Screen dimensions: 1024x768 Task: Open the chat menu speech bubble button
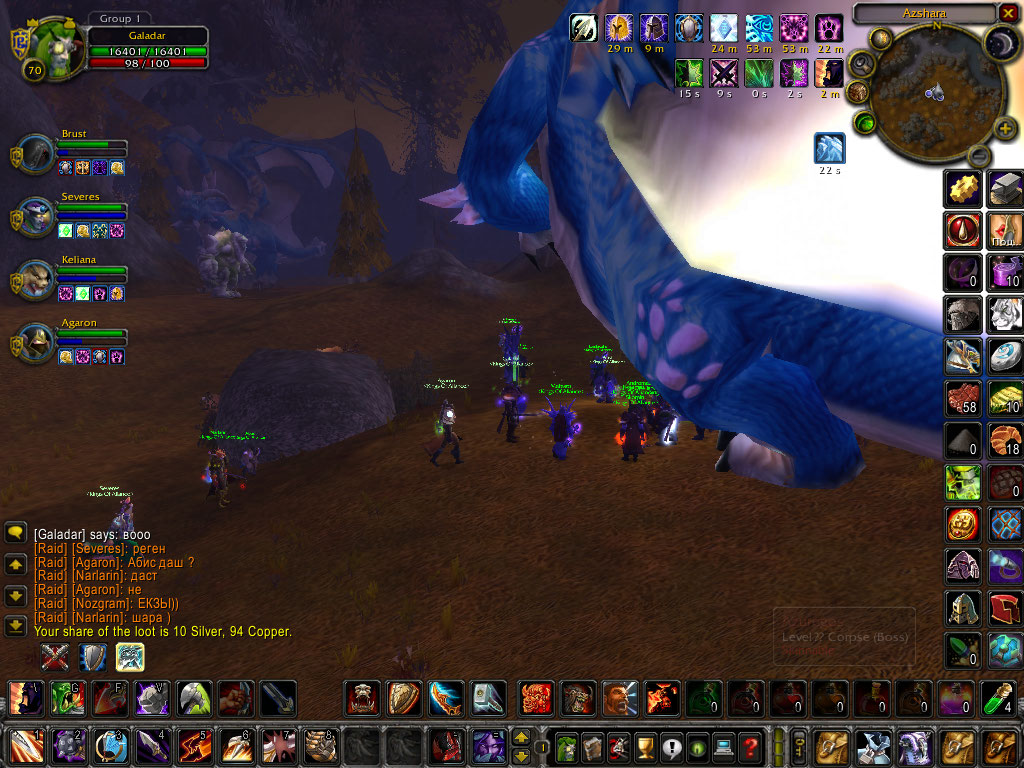(x=15, y=533)
